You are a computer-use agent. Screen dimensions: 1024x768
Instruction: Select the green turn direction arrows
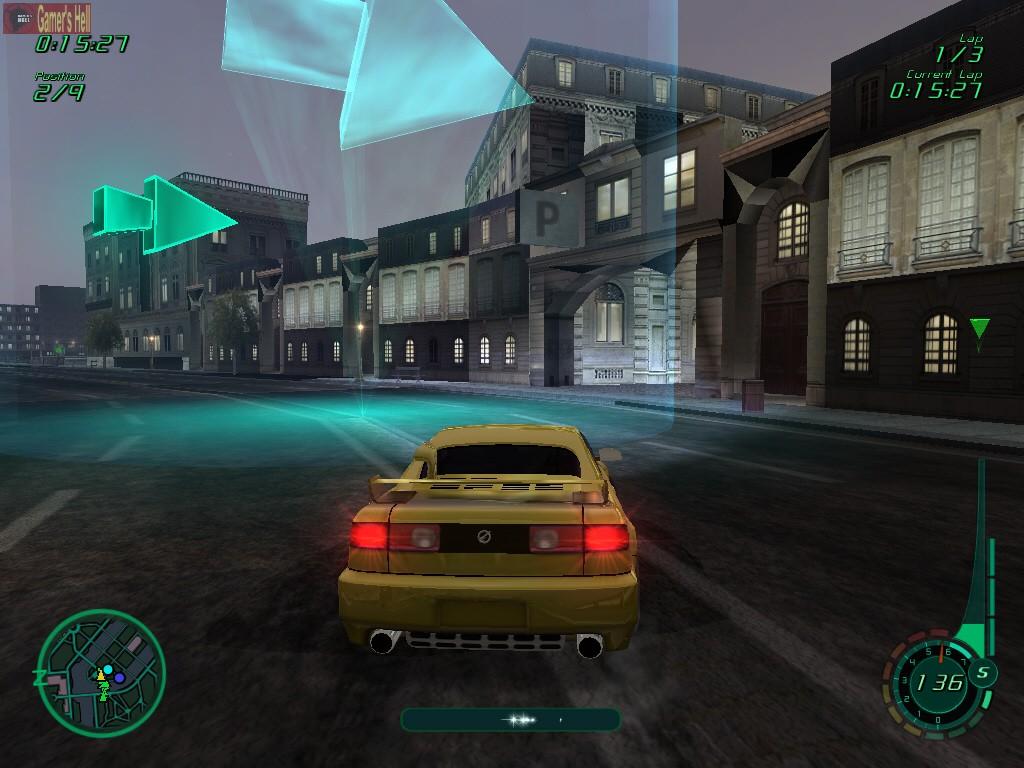point(163,213)
